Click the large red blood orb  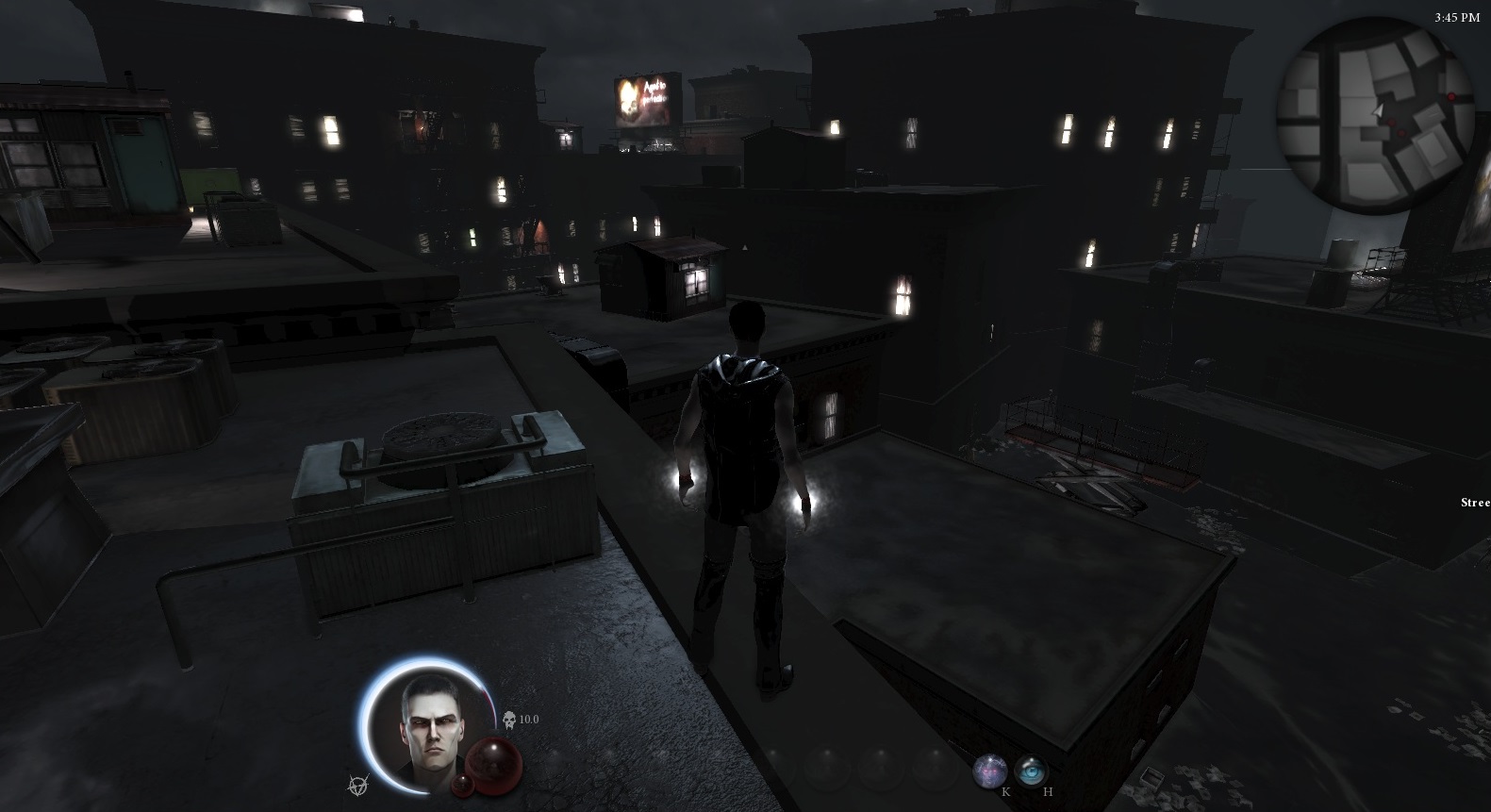pyautogui.click(x=496, y=760)
